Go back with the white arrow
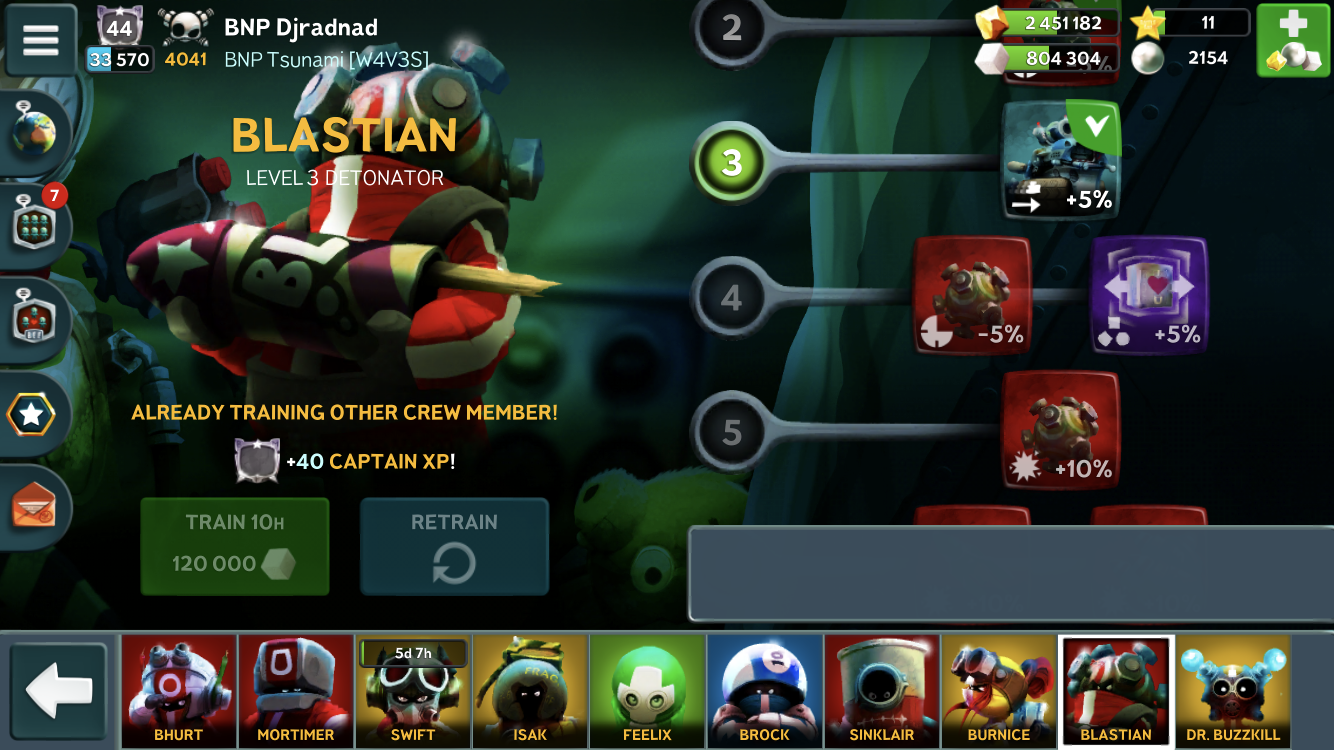This screenshot has width=1334, height=750. [x=59, y=691]
